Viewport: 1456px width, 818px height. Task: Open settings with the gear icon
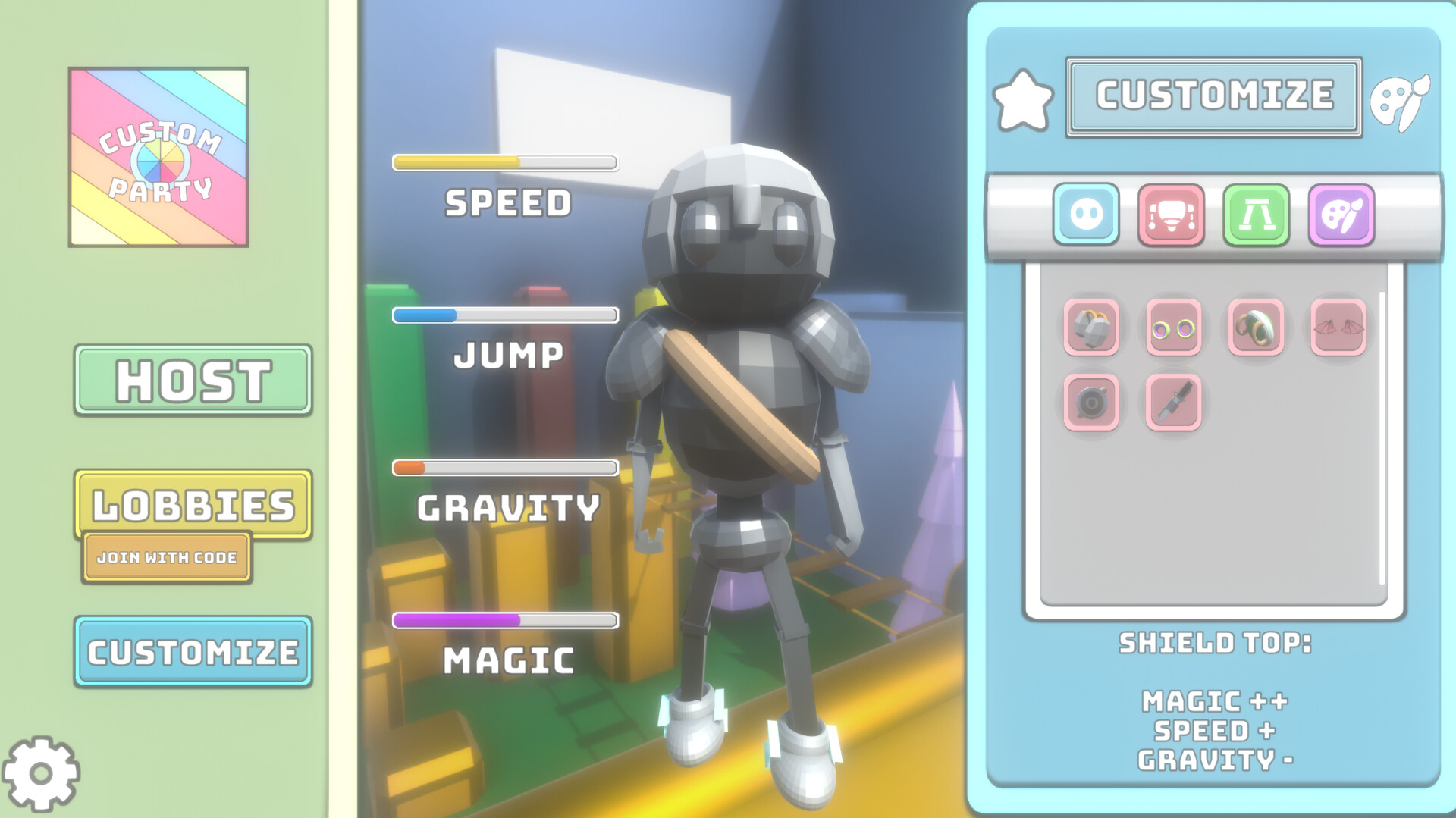(x=42, y=771)
